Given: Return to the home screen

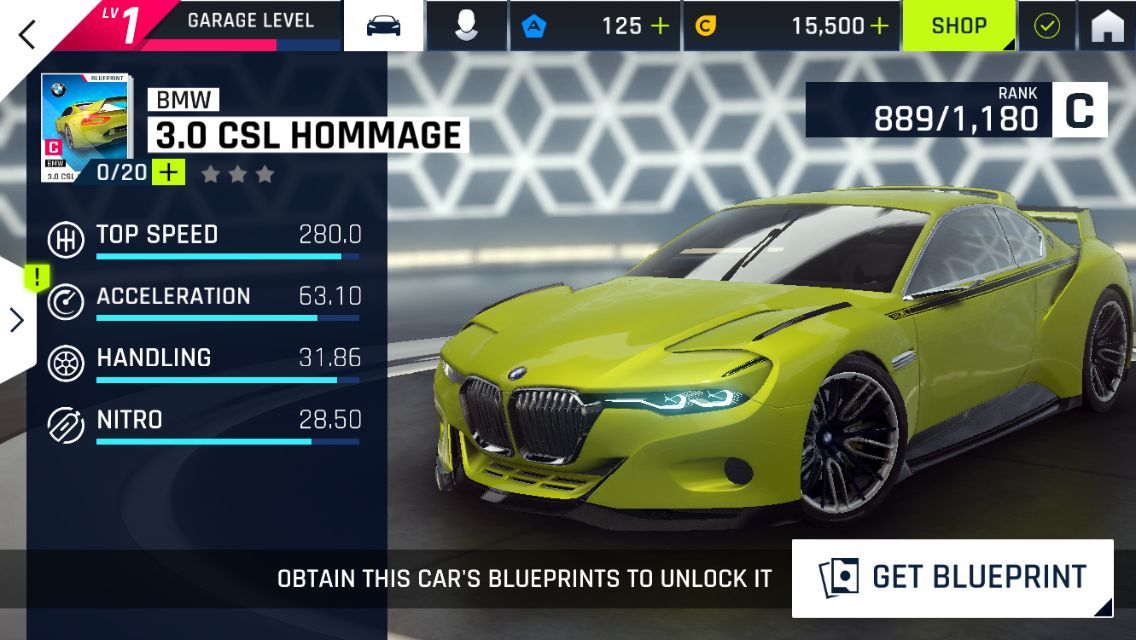Looking at the screenshot, I should [1107, 26].
